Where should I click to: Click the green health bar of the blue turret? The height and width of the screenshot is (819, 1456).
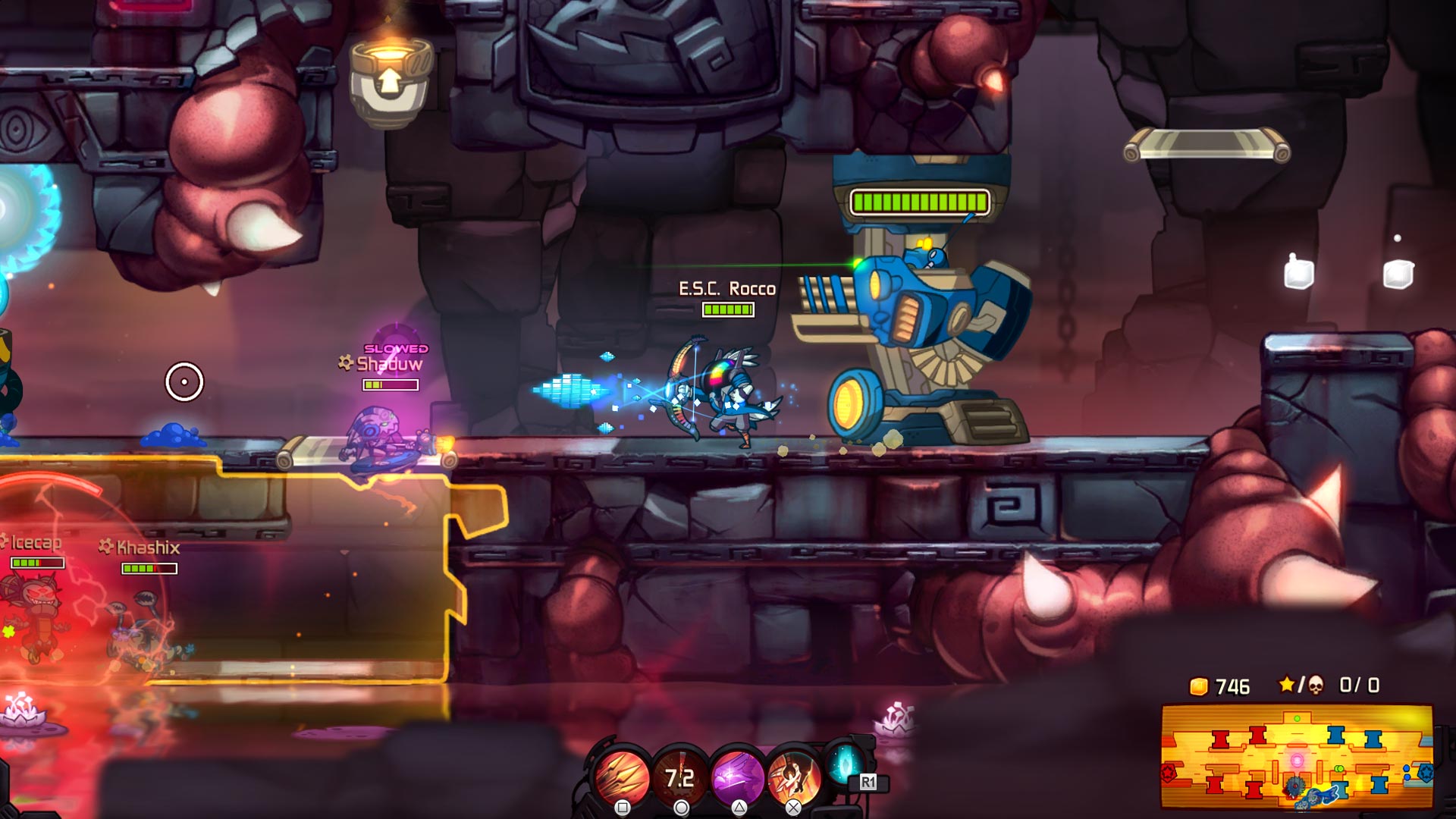coord(919,202)
